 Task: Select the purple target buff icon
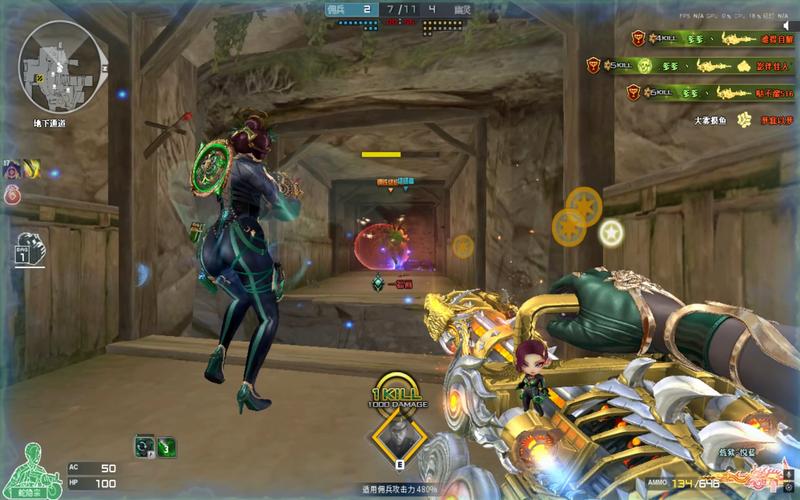pos(9,169)
